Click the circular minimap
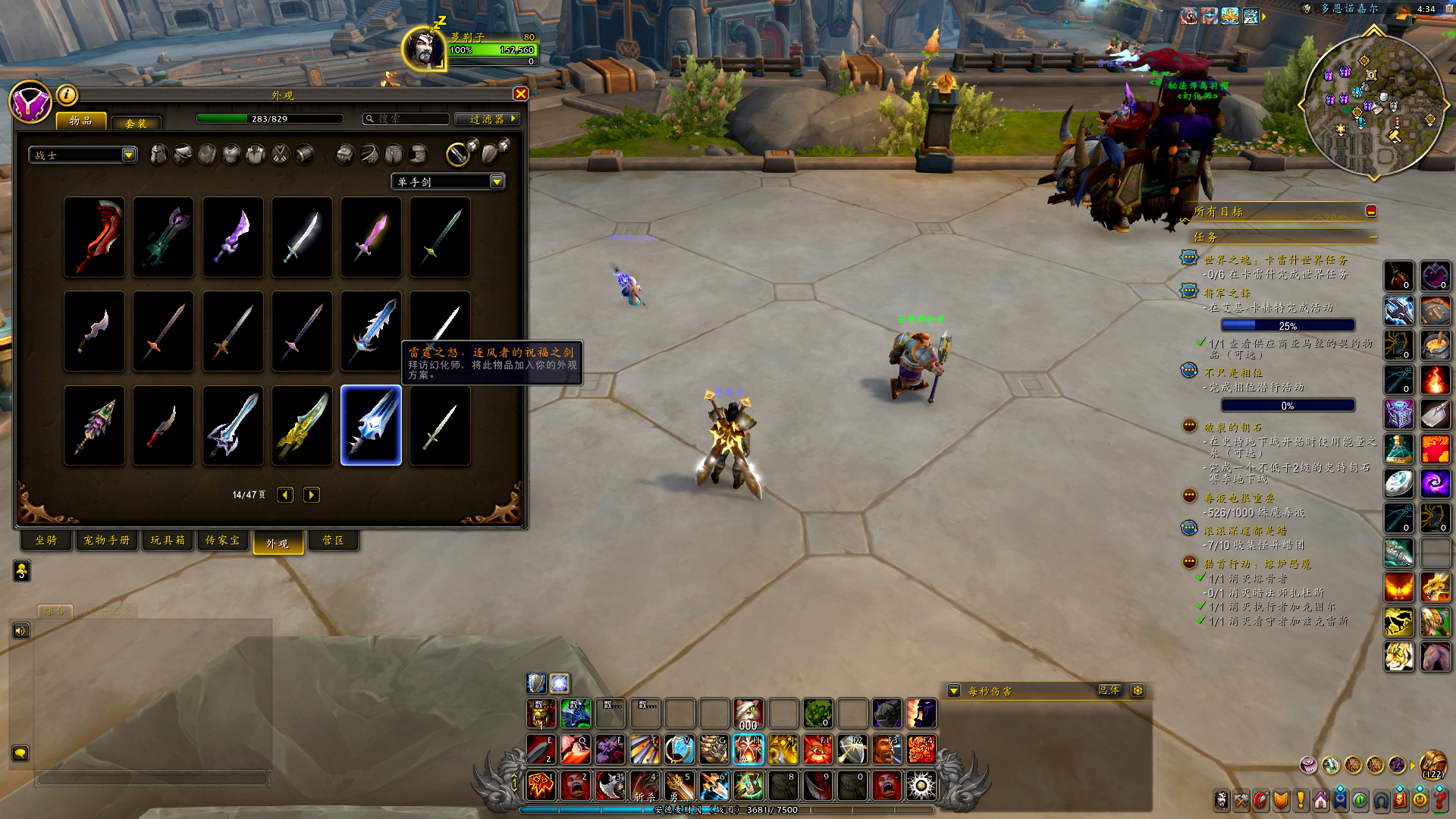Viewport: 1456px width, 819px height. pos(1373,105)
